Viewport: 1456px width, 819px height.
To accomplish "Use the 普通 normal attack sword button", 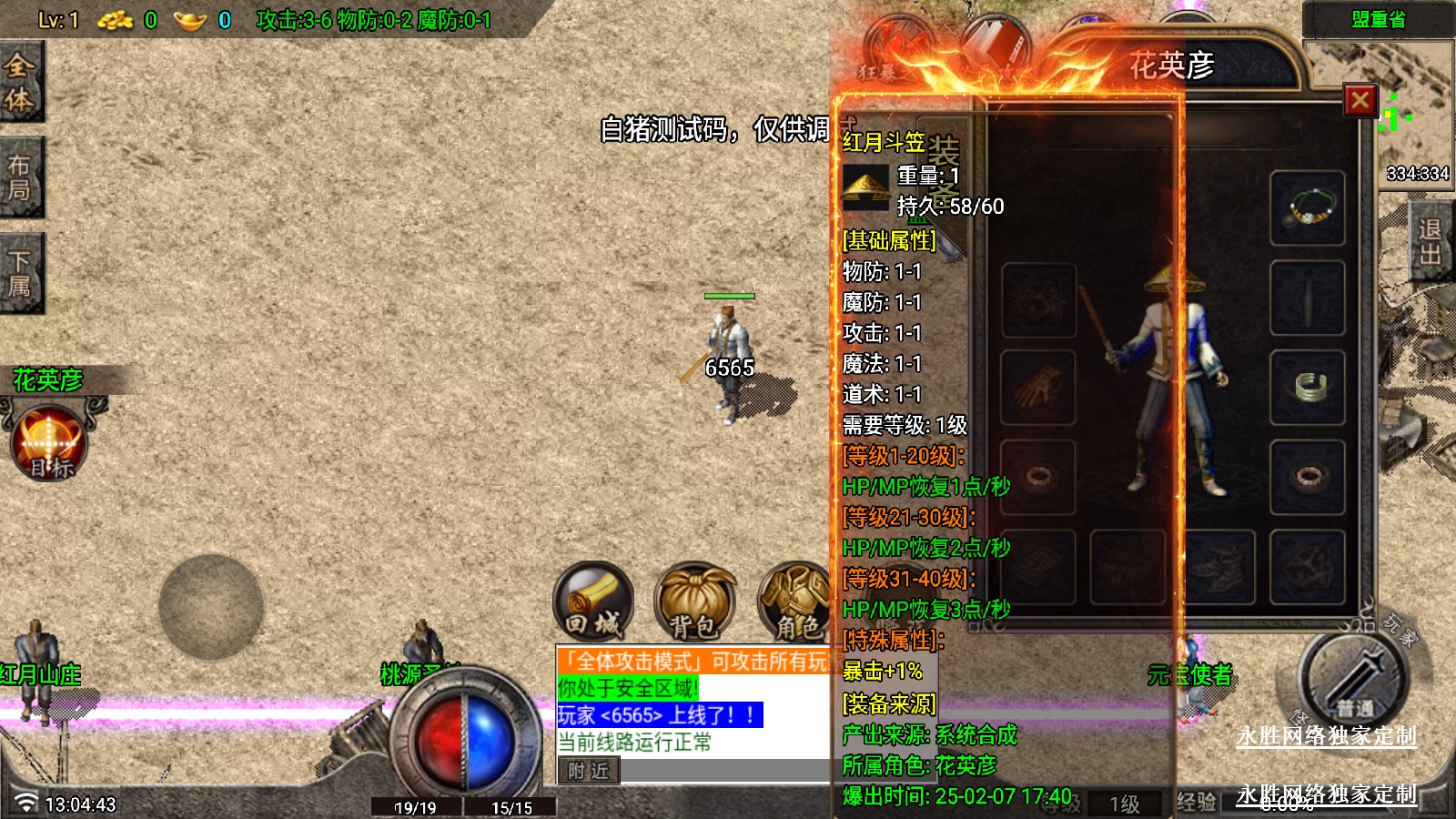I will (1355, 680).
